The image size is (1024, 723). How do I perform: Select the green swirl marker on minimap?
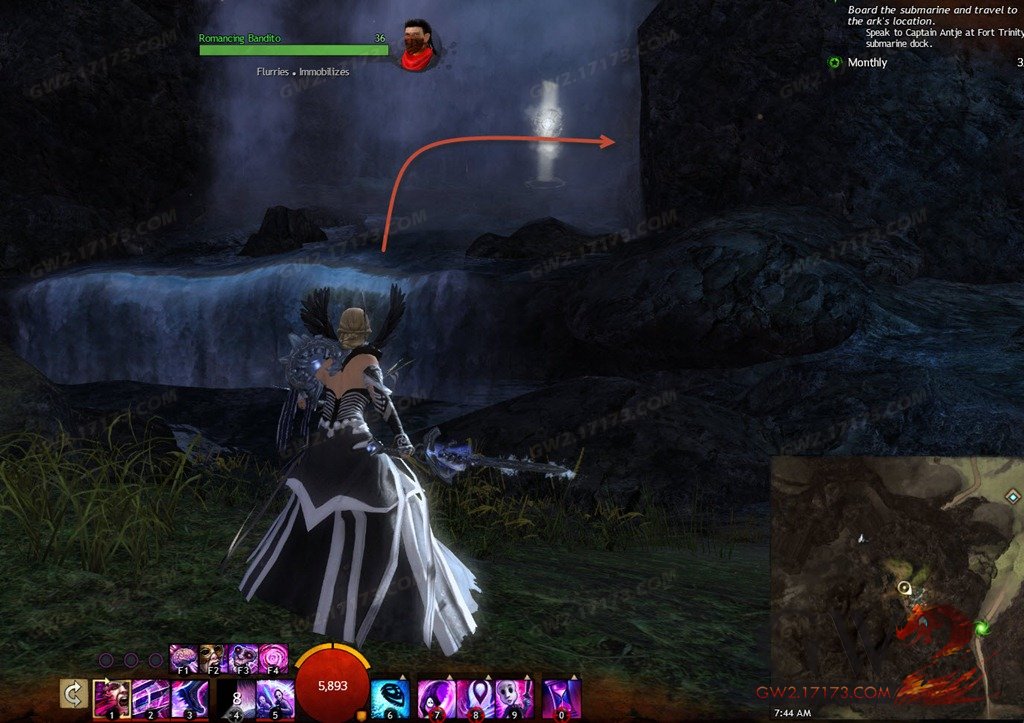[982, 628]
